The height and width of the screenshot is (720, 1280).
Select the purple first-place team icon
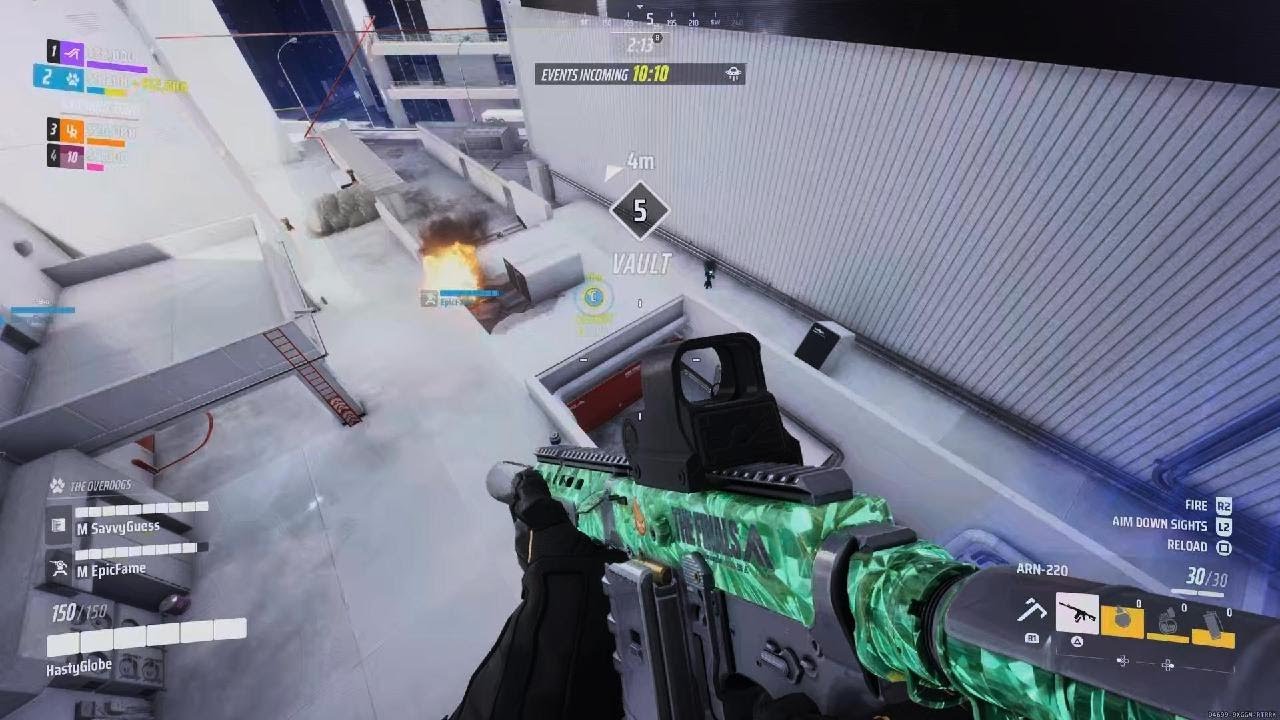[72, 52]
